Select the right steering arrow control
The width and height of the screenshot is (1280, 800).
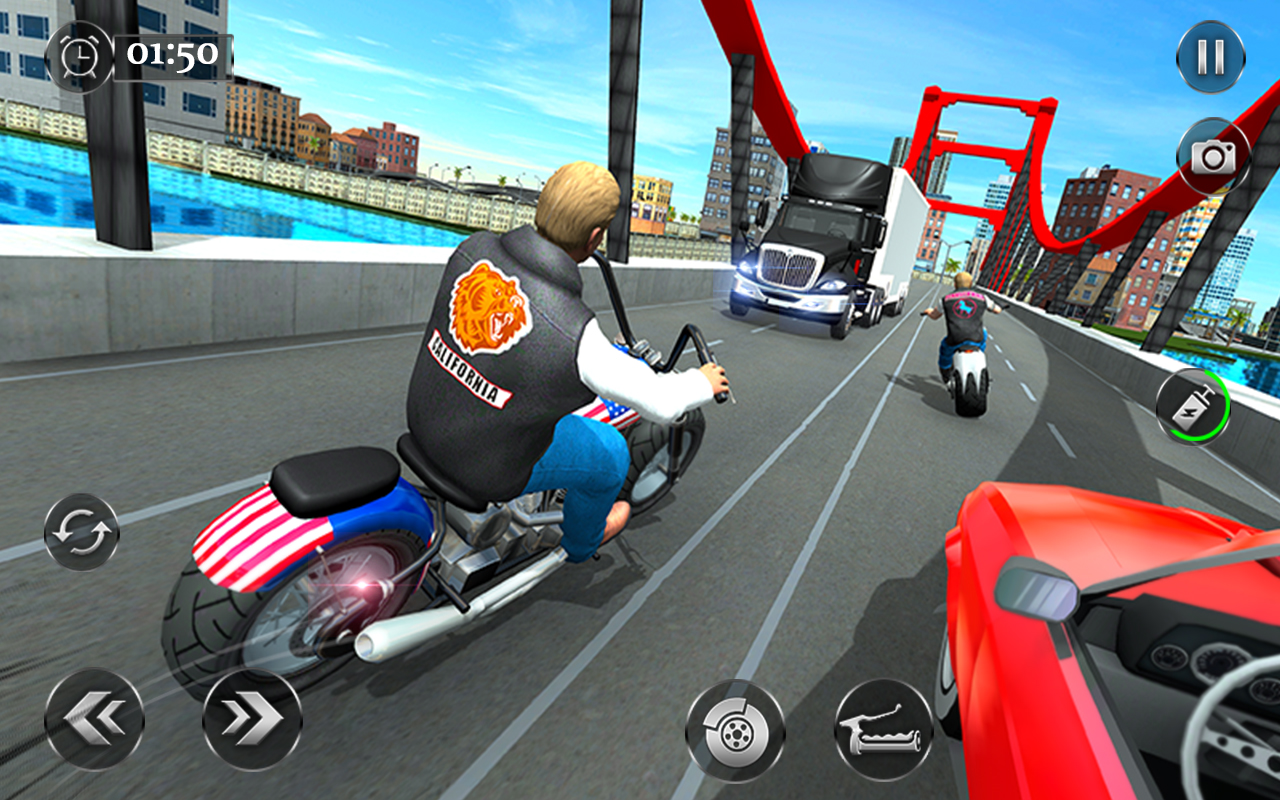tap(250, 720)
